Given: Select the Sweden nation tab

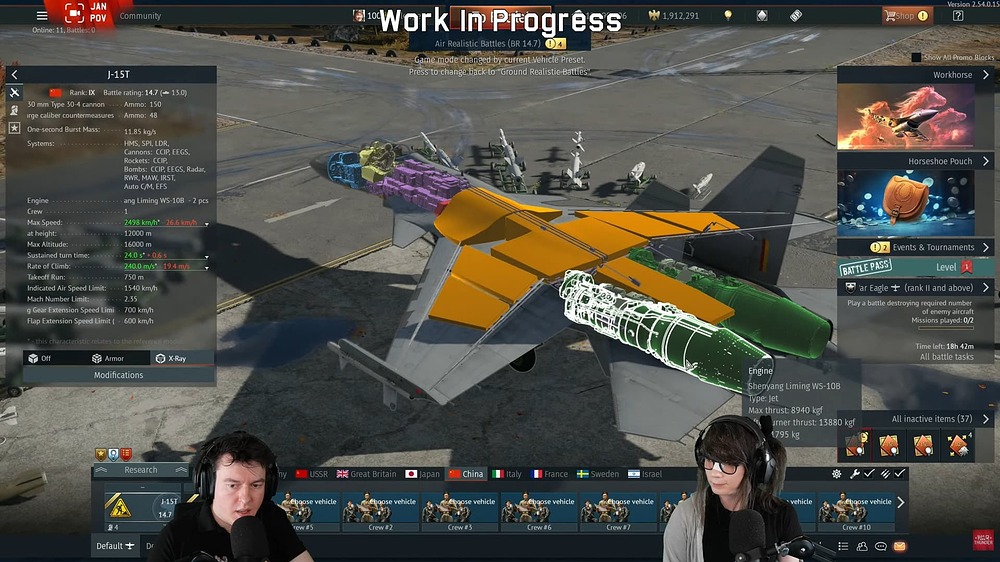Looking at the screenshot, I should 597,474.
